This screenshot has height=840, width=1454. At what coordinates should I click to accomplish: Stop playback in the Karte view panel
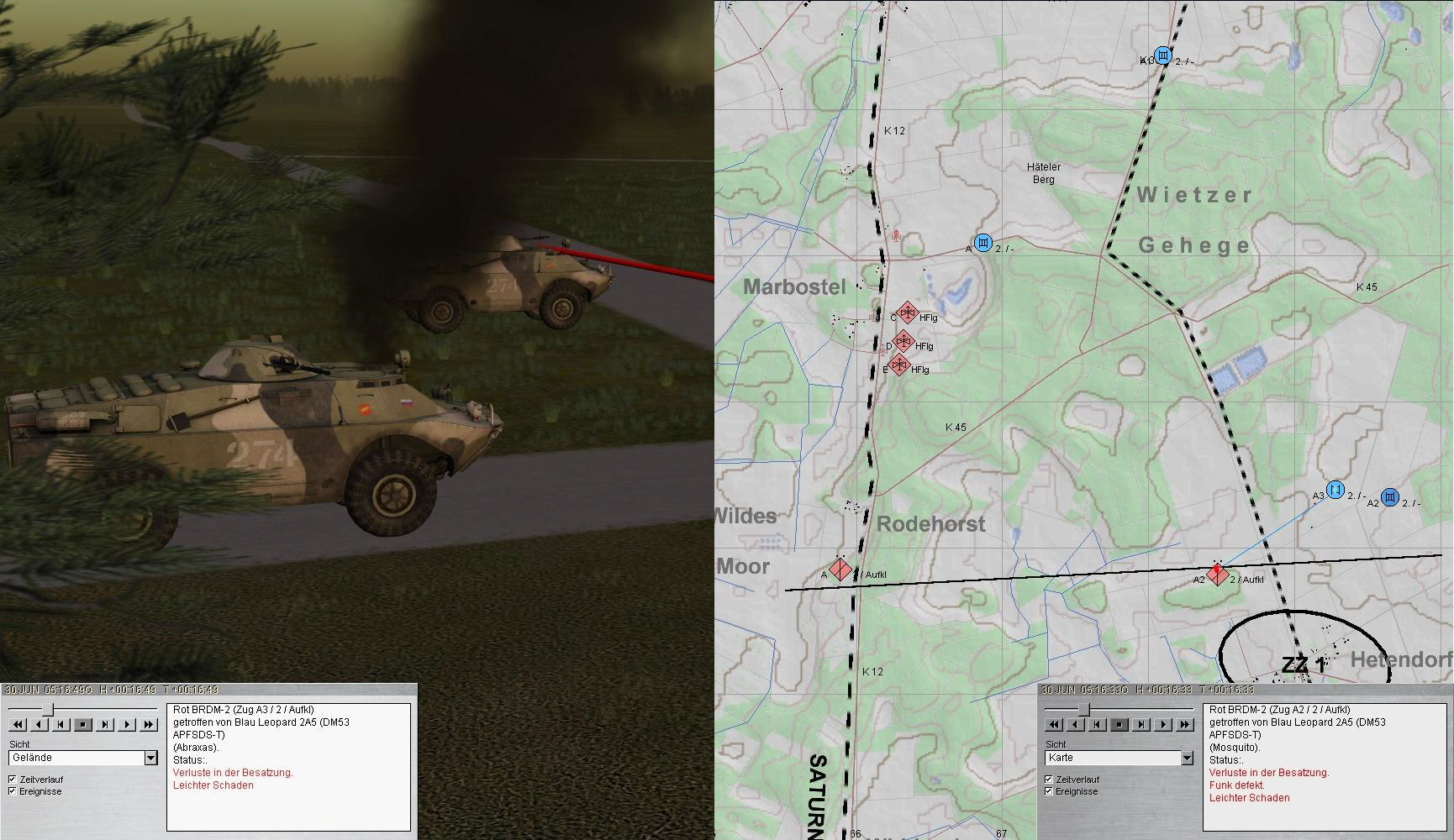[1119, 725]
